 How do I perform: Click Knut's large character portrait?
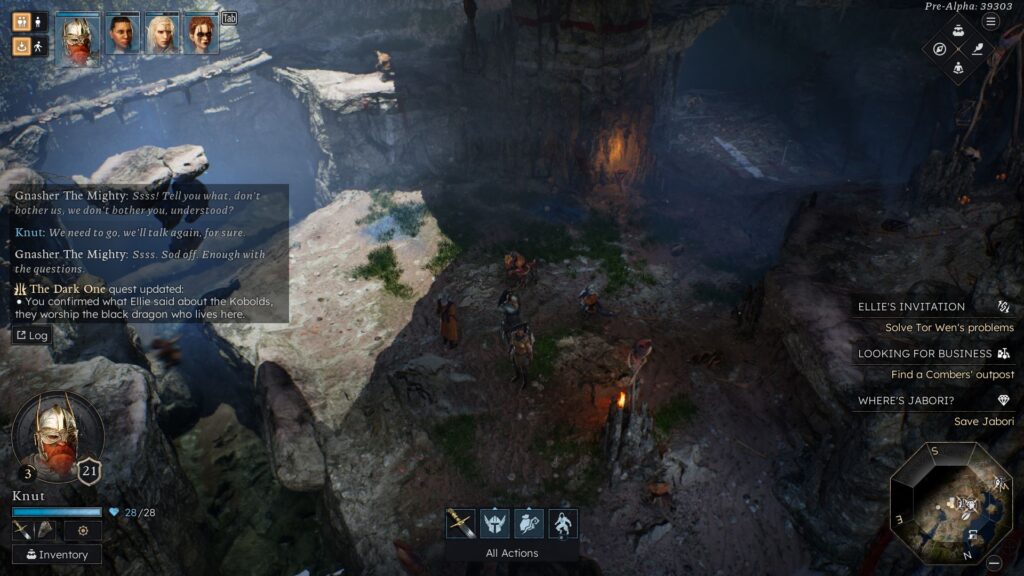pyautogui.click(x=57, y=434)
